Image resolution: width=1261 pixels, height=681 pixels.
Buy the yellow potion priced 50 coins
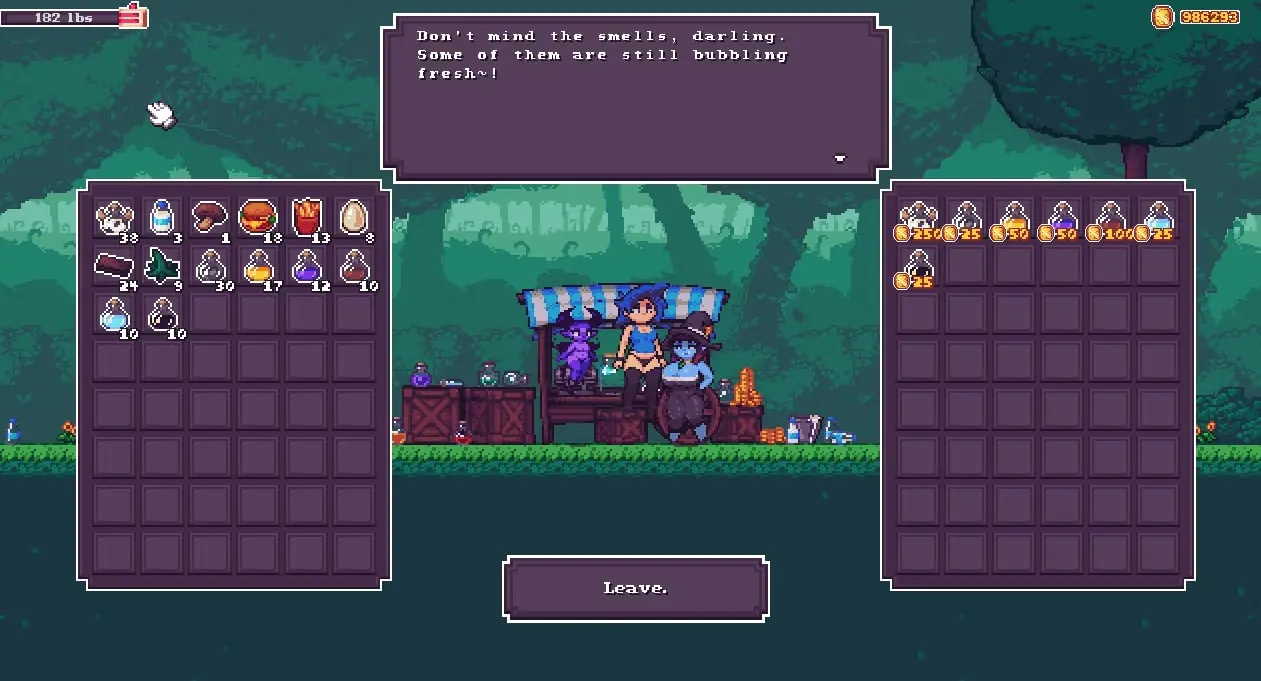click(x=1014, y=219)
